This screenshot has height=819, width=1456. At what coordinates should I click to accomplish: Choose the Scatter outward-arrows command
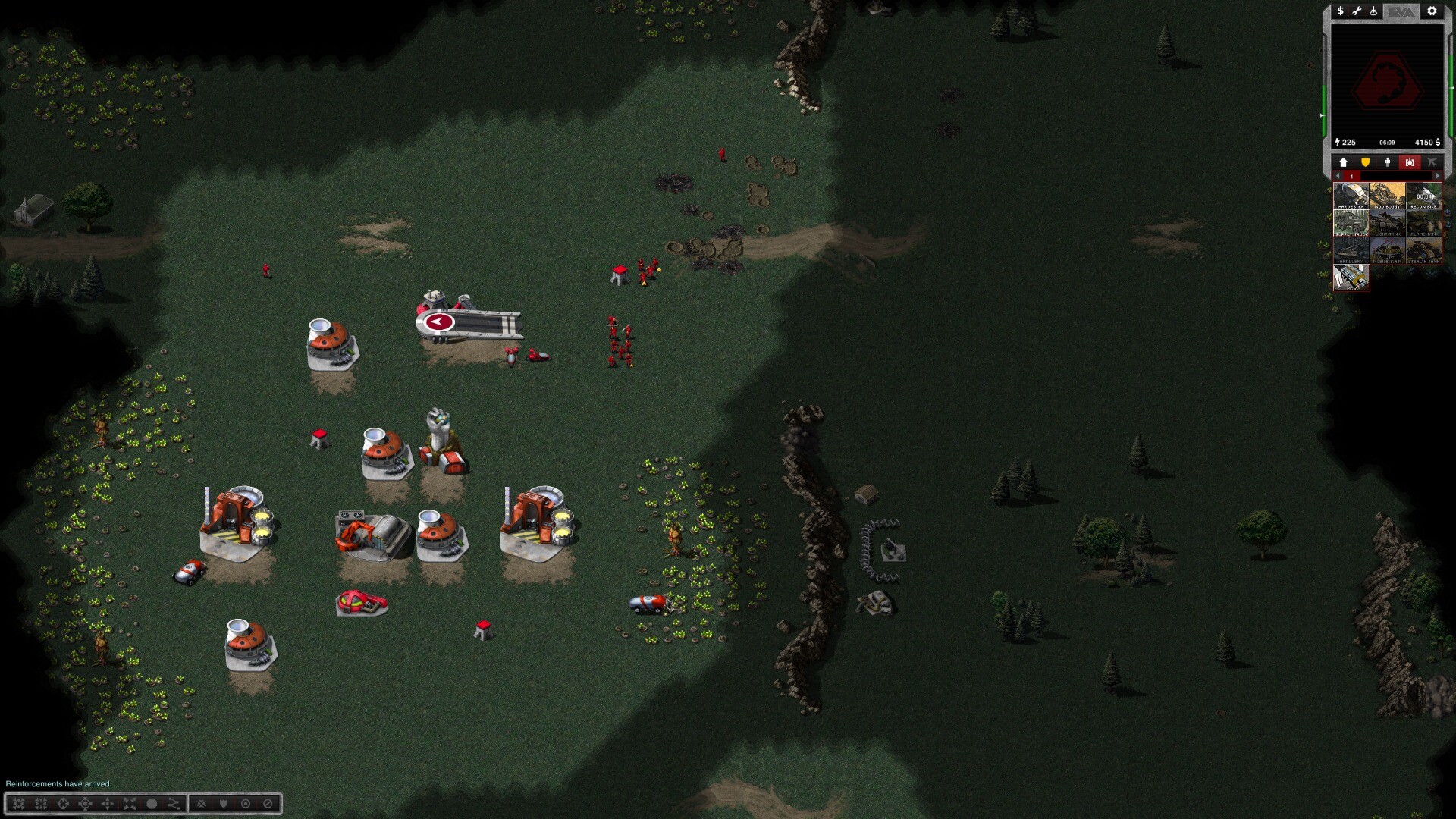pos(130,804)
